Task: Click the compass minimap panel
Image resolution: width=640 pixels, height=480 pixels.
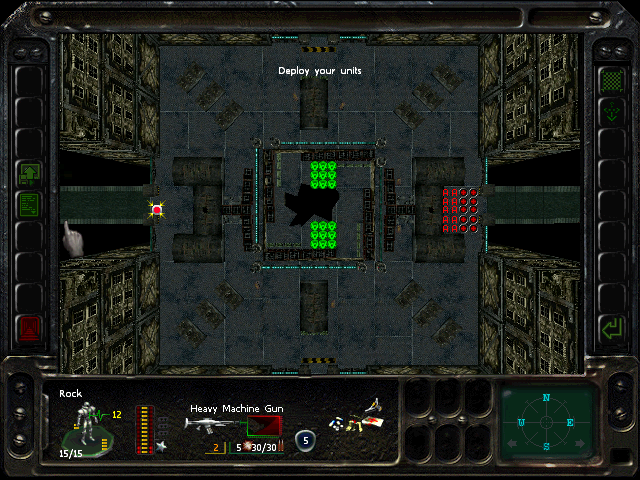Action: pos(546,422)
